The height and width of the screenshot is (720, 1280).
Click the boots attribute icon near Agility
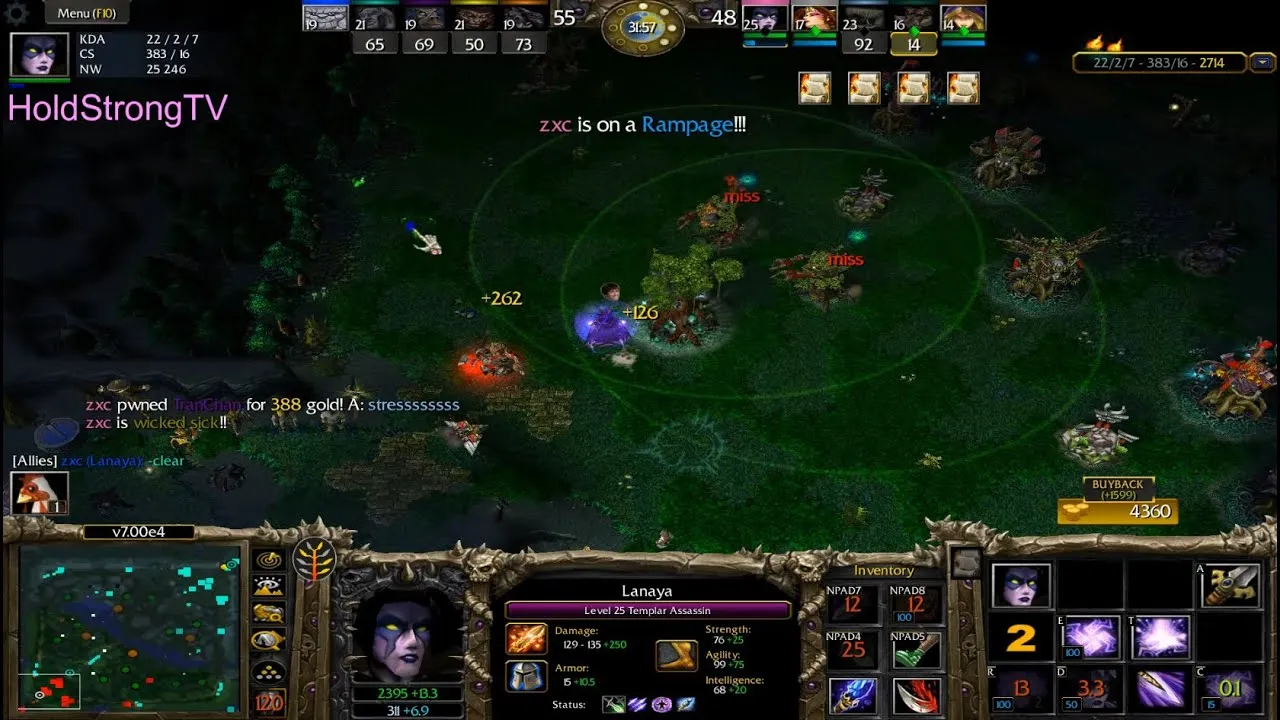676,658
